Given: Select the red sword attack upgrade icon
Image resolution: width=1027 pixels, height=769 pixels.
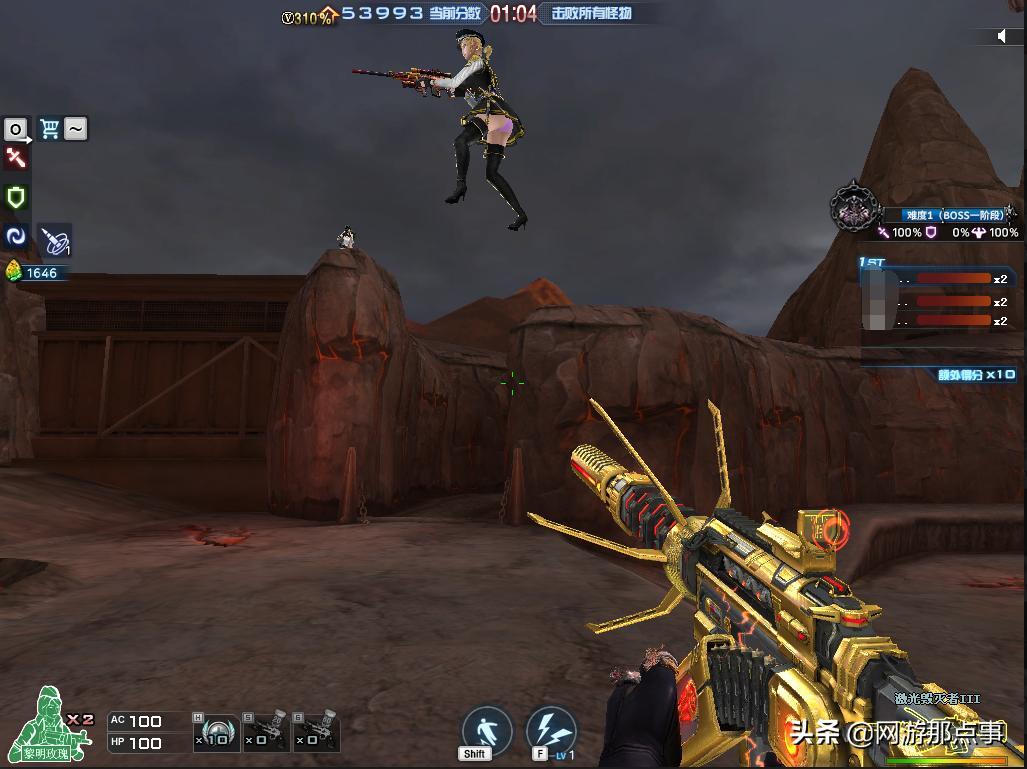Looking at the screenshot, I should 16,157.
